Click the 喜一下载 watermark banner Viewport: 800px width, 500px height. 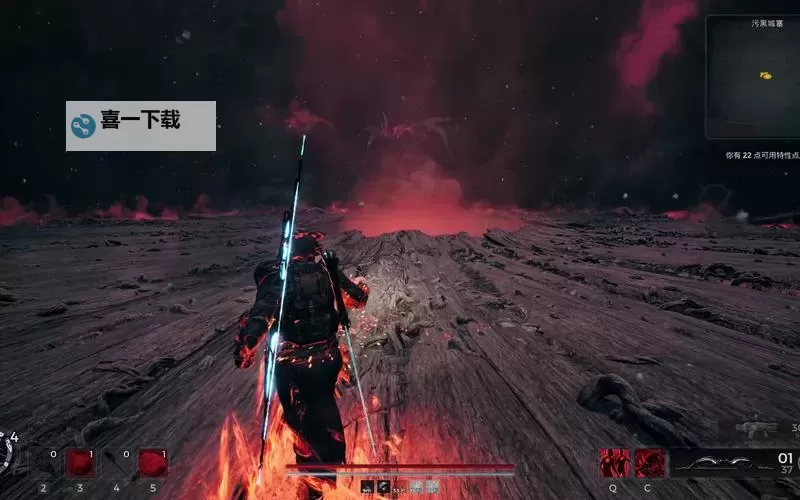[141, 125]
